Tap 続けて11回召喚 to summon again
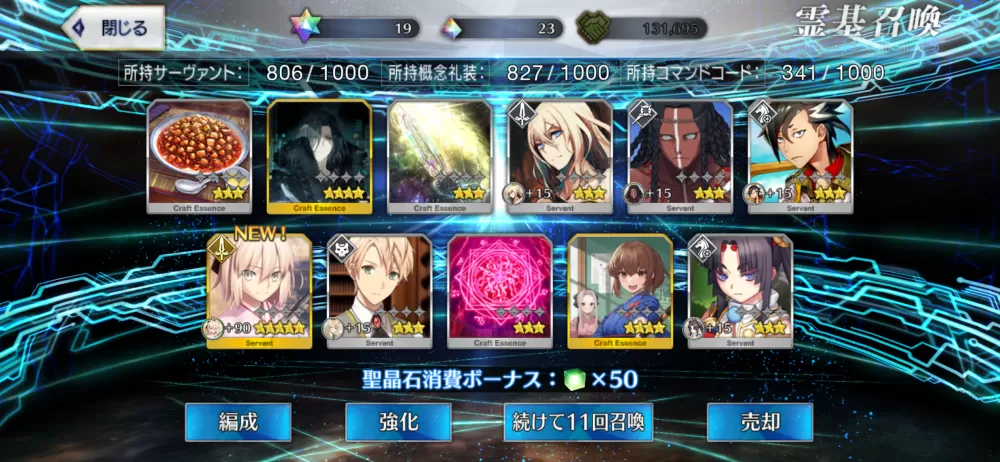Image resolution: width=1000 pixels, height=462 pixels. (x=574, y=422)
